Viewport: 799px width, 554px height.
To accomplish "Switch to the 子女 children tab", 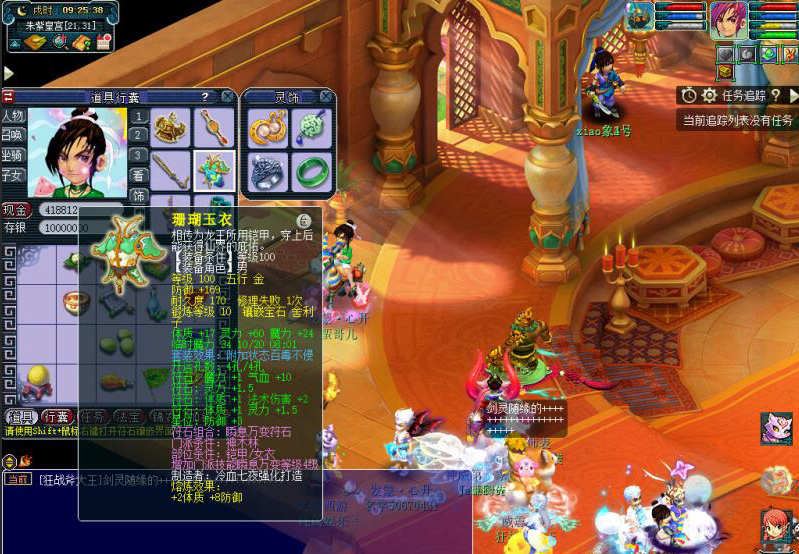I will [x=13, y=176].
